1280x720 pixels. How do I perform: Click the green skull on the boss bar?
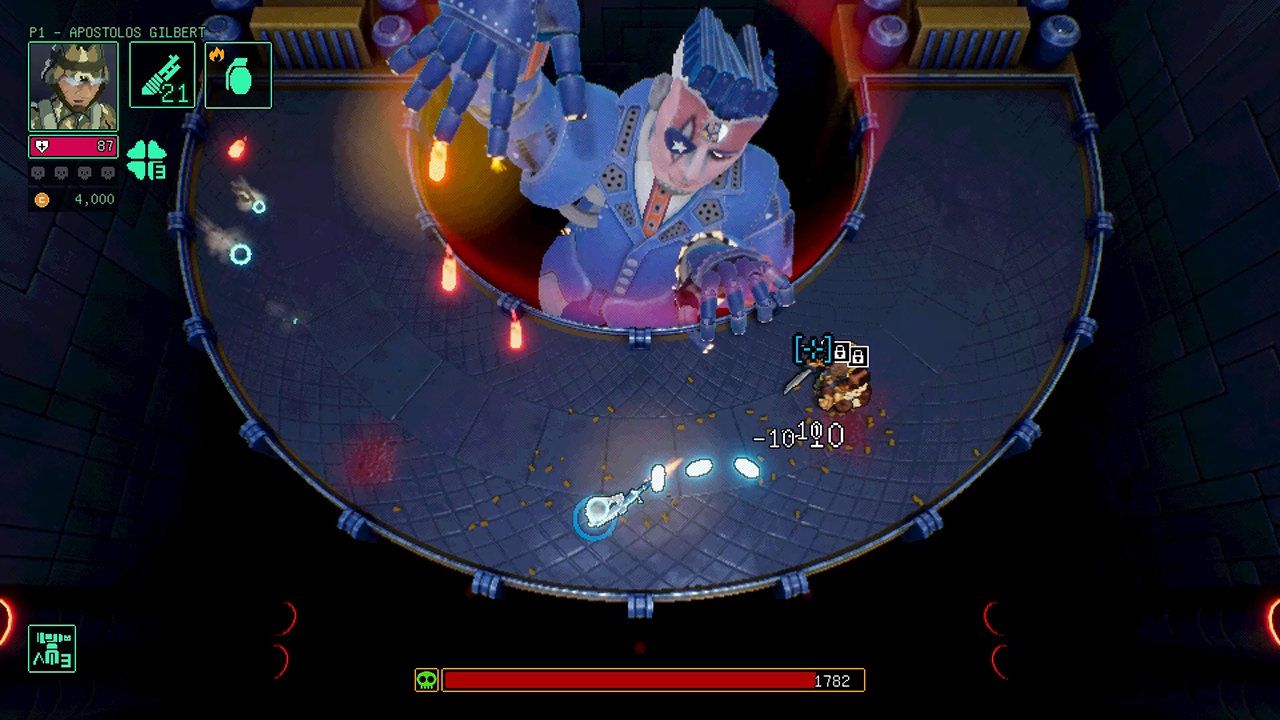[426, 680]
